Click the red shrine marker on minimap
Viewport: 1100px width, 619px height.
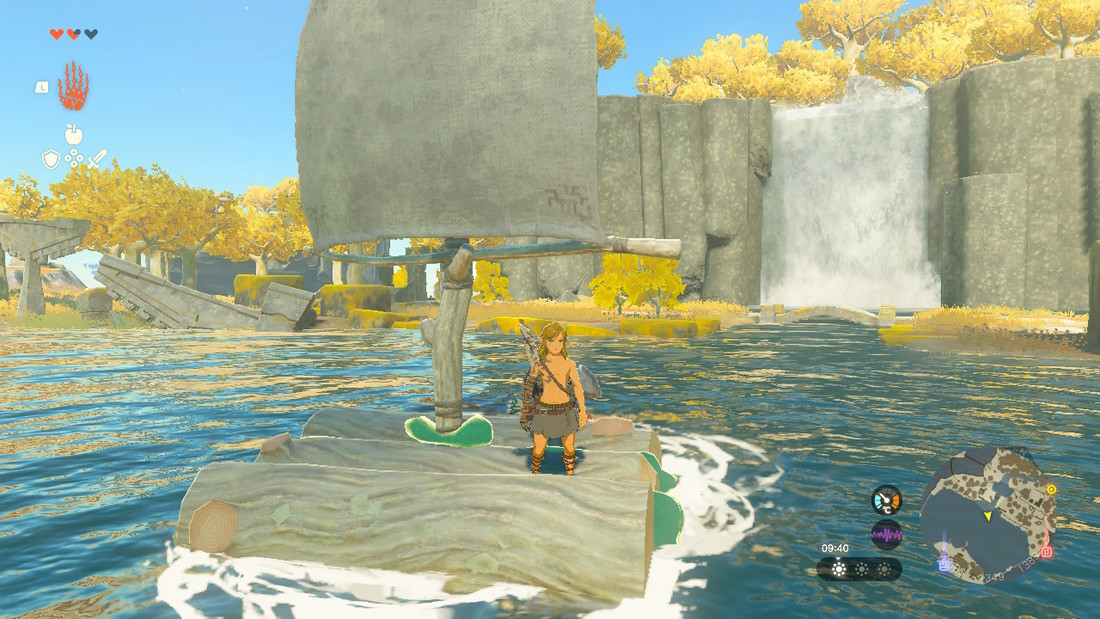tap(1046, 551)
